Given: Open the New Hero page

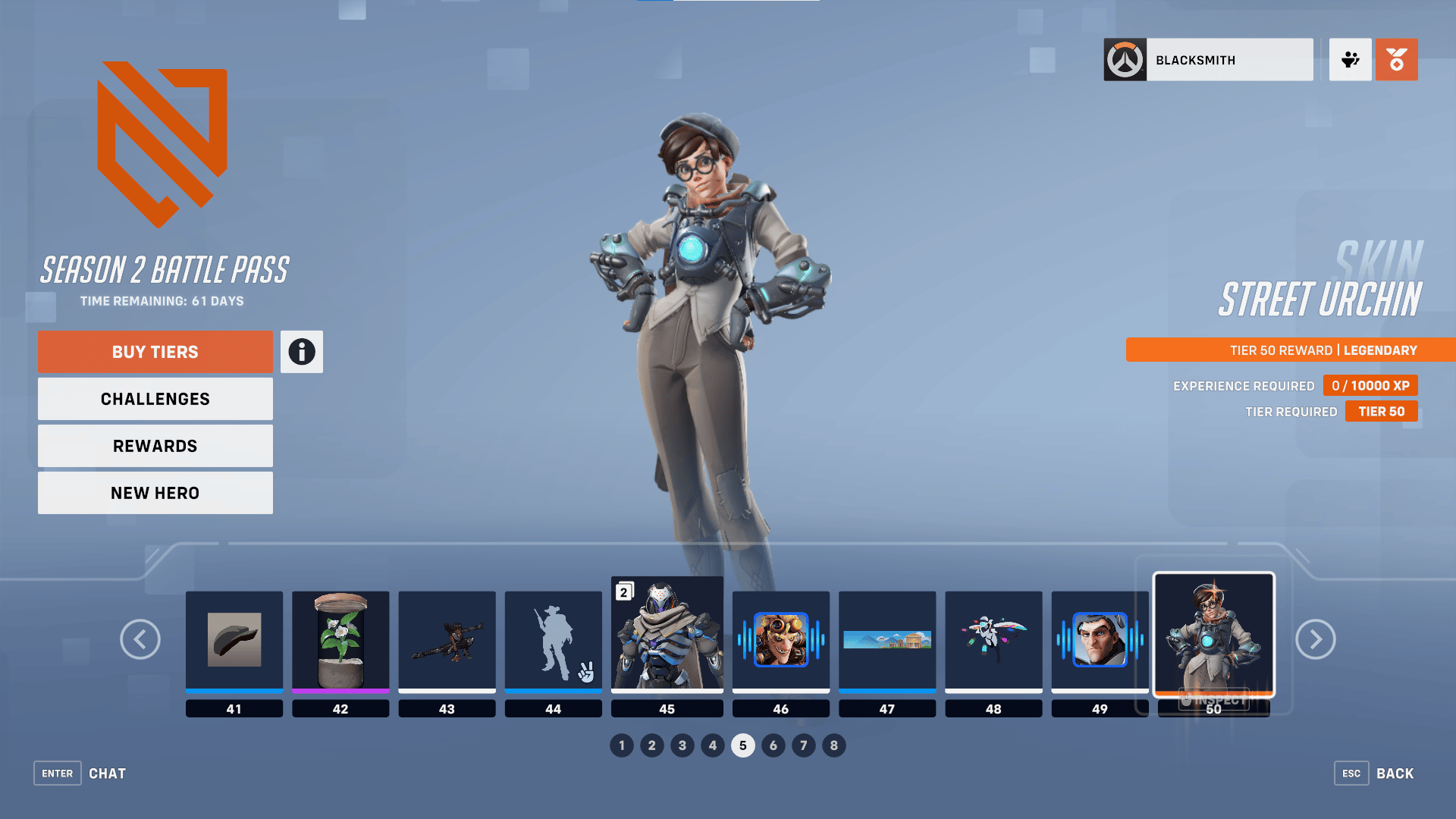Looking at the screenshot, I should [x=155, y=492].
